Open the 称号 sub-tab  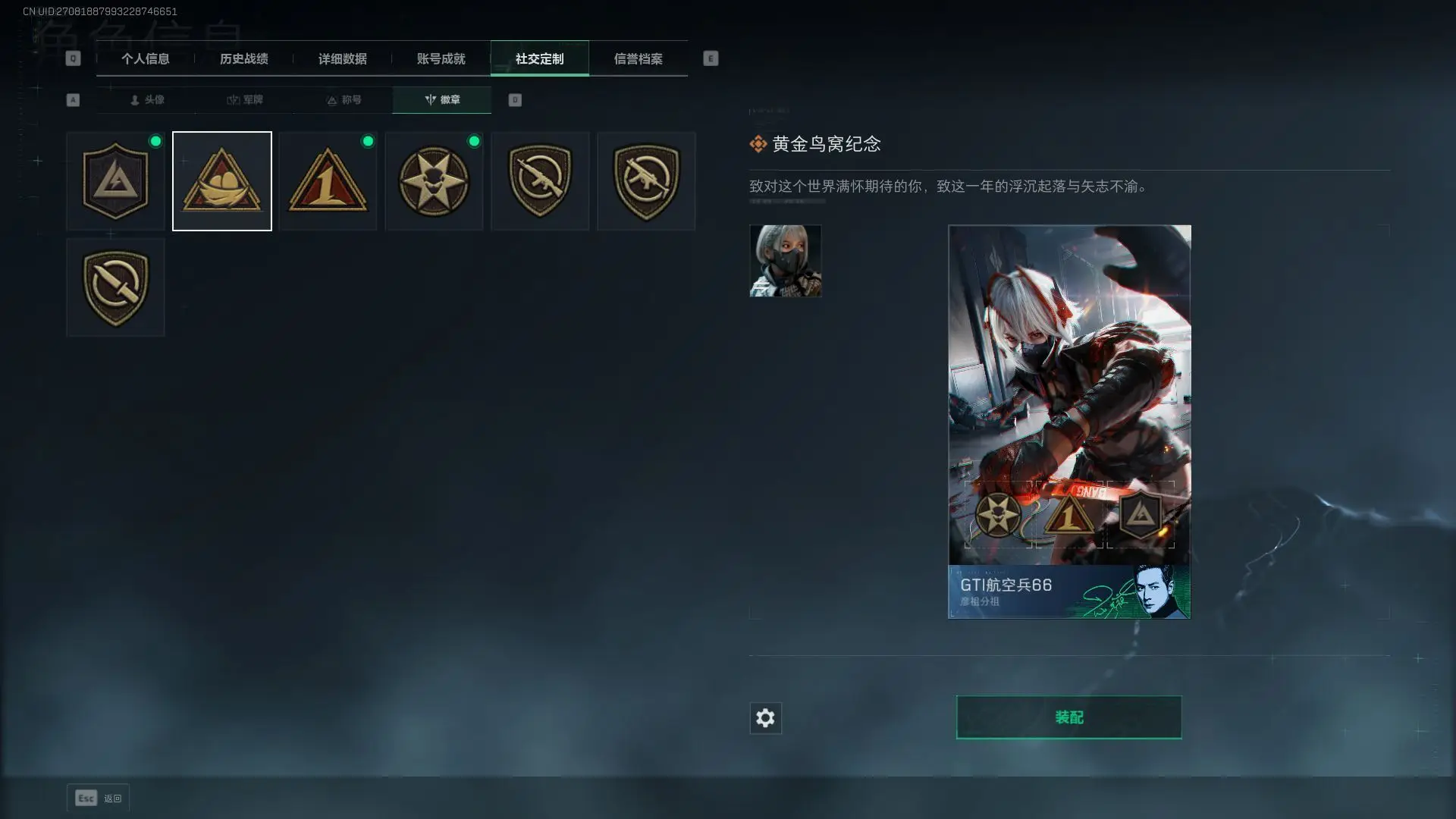344,100
